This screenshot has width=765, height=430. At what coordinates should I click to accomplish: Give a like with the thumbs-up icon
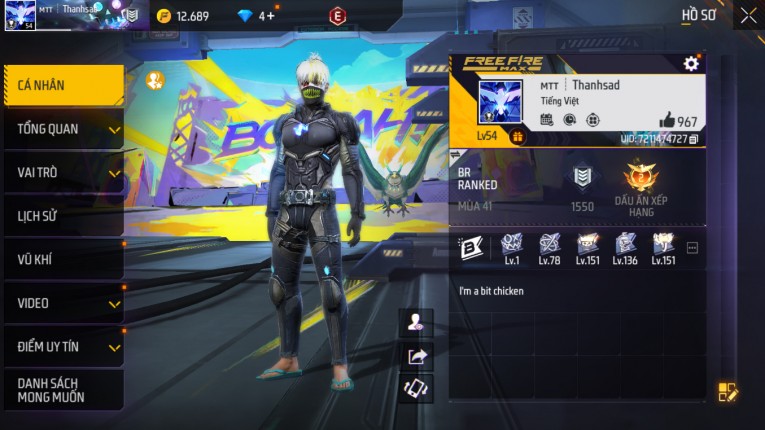[667, 120]
